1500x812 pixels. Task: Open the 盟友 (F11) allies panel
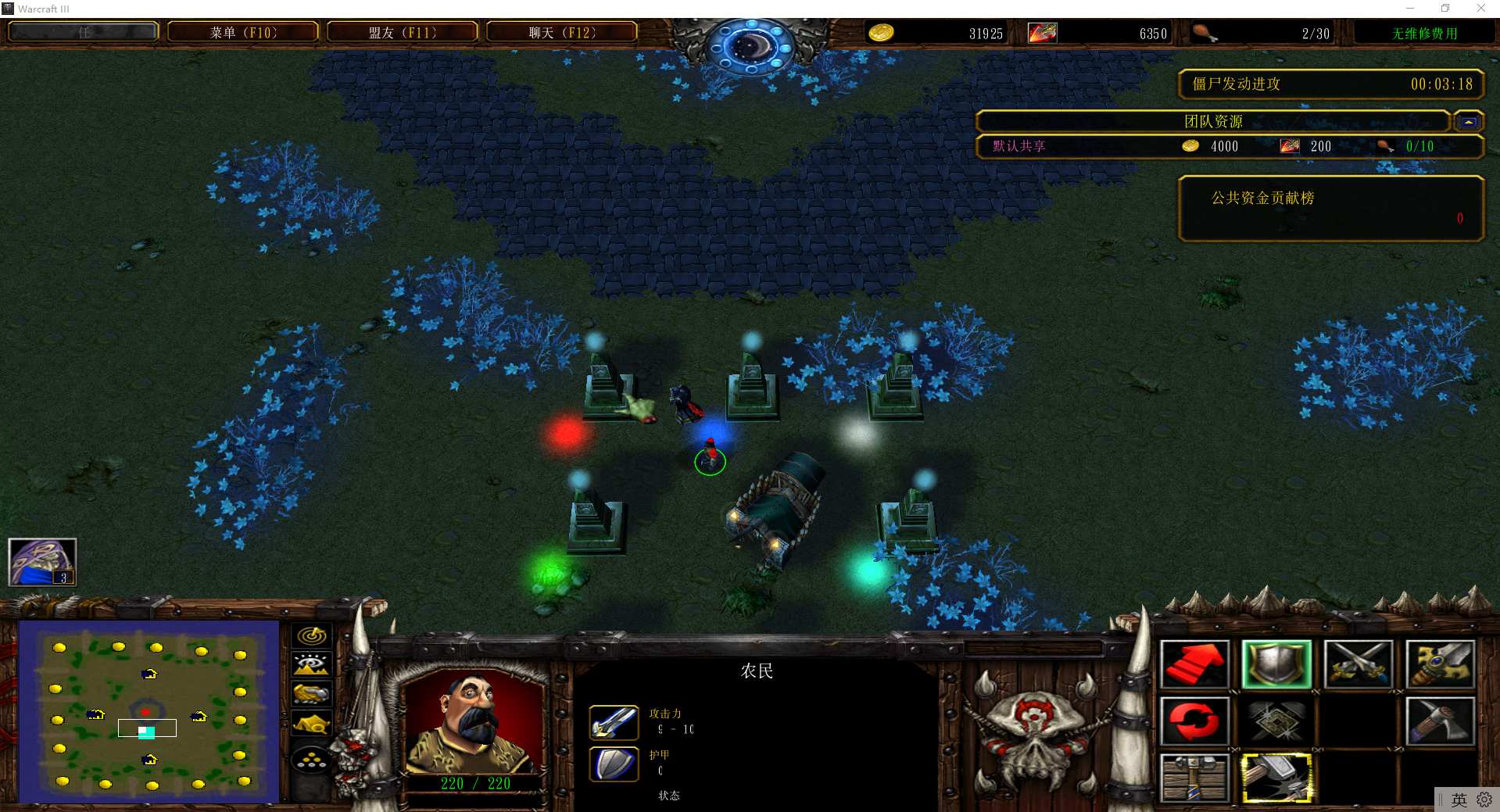point(403,33)
